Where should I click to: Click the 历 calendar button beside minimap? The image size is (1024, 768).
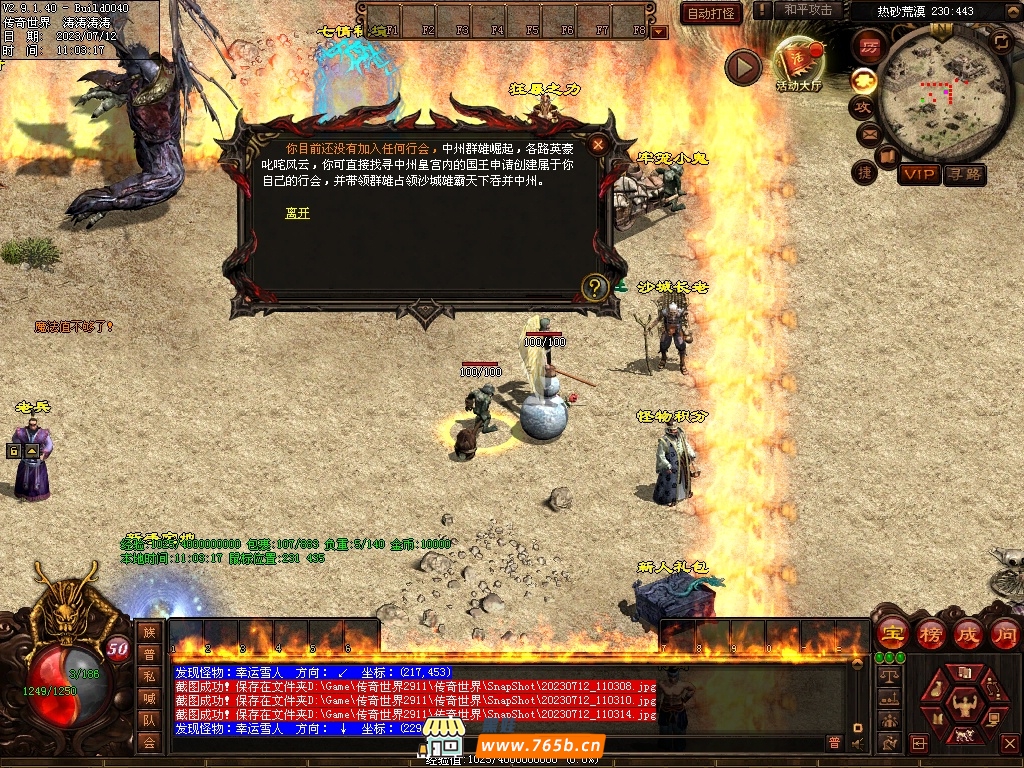click(x=869, y=46)
